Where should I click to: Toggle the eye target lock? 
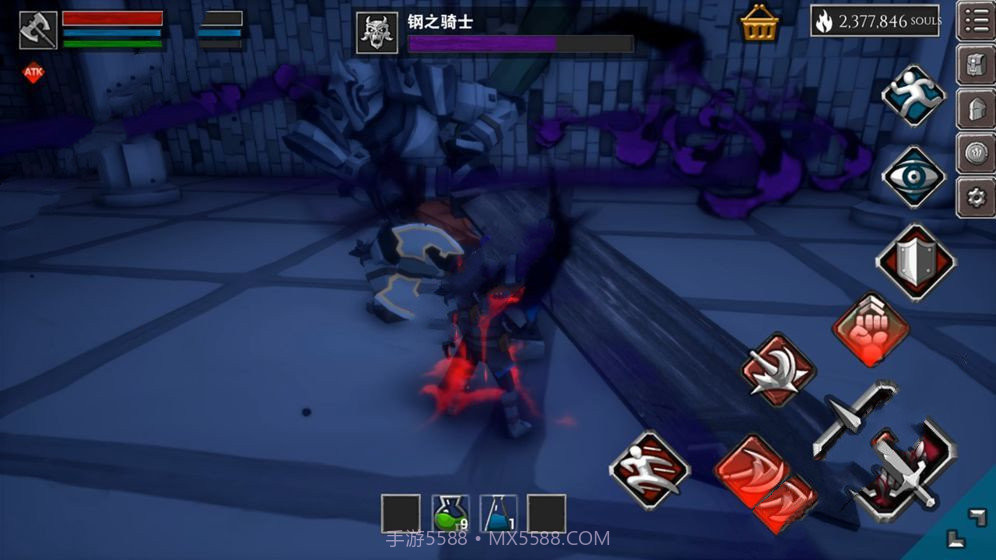(913, 177)
